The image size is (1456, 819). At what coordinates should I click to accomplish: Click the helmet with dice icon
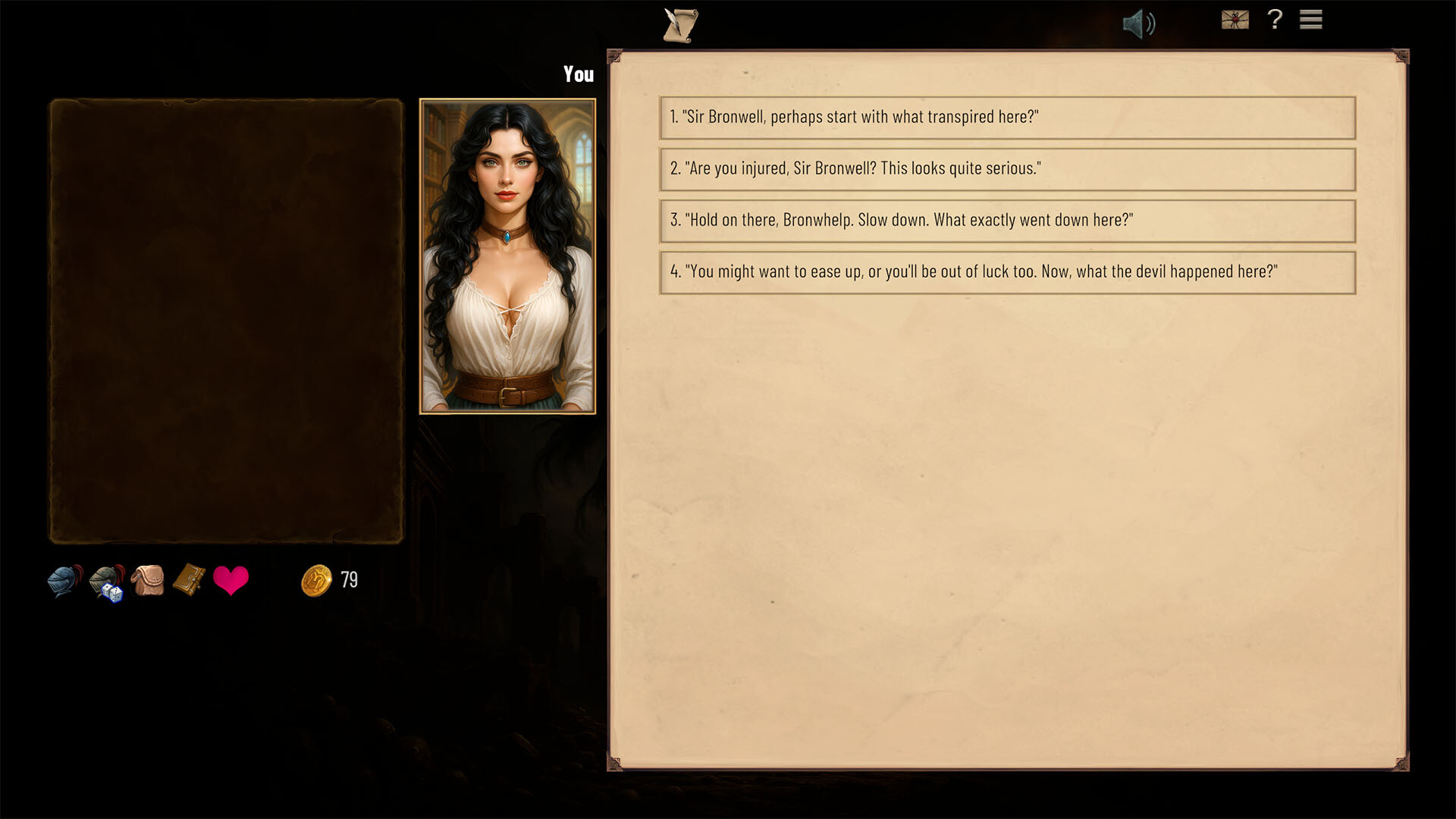(107, 582)
